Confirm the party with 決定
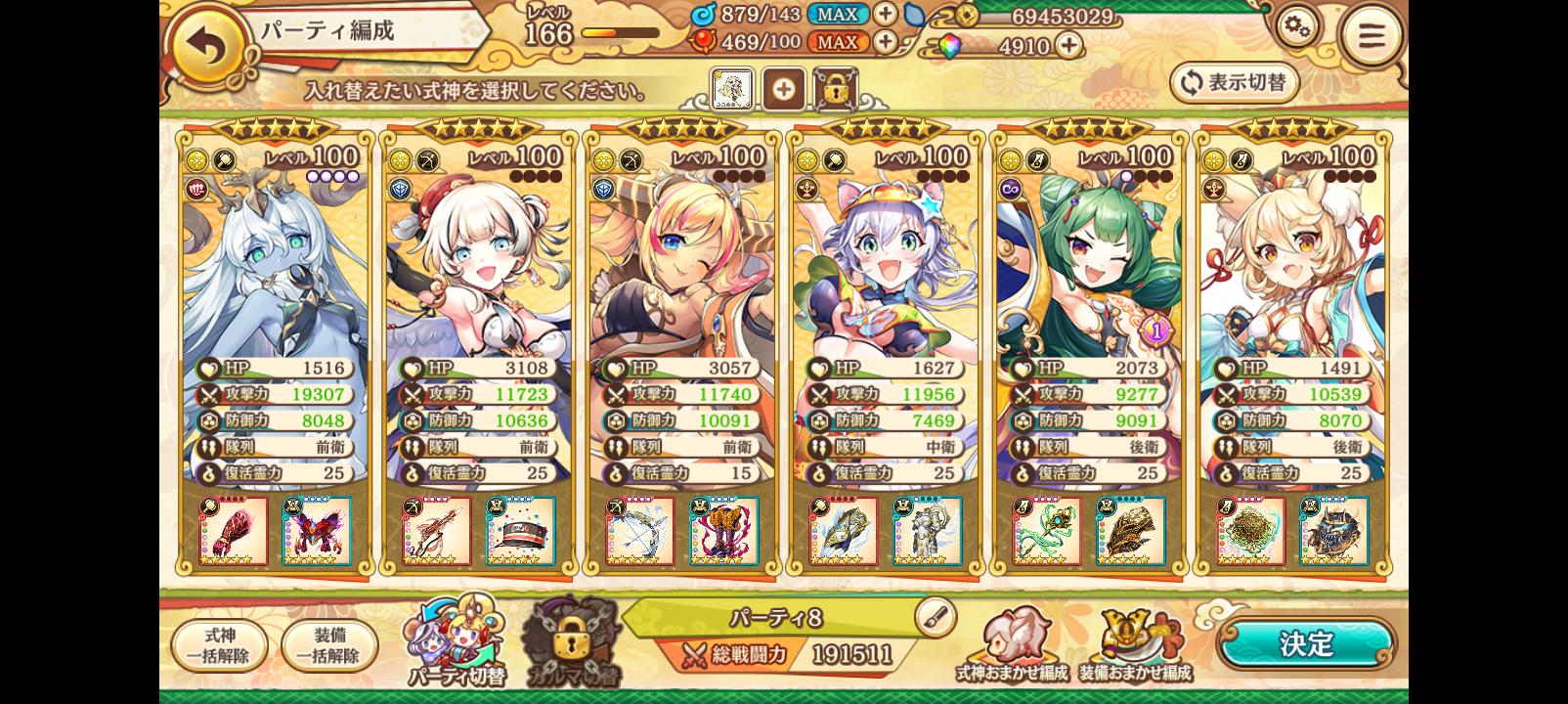The width and height of the screenshot is (1568, 704). pos(1306,644)
